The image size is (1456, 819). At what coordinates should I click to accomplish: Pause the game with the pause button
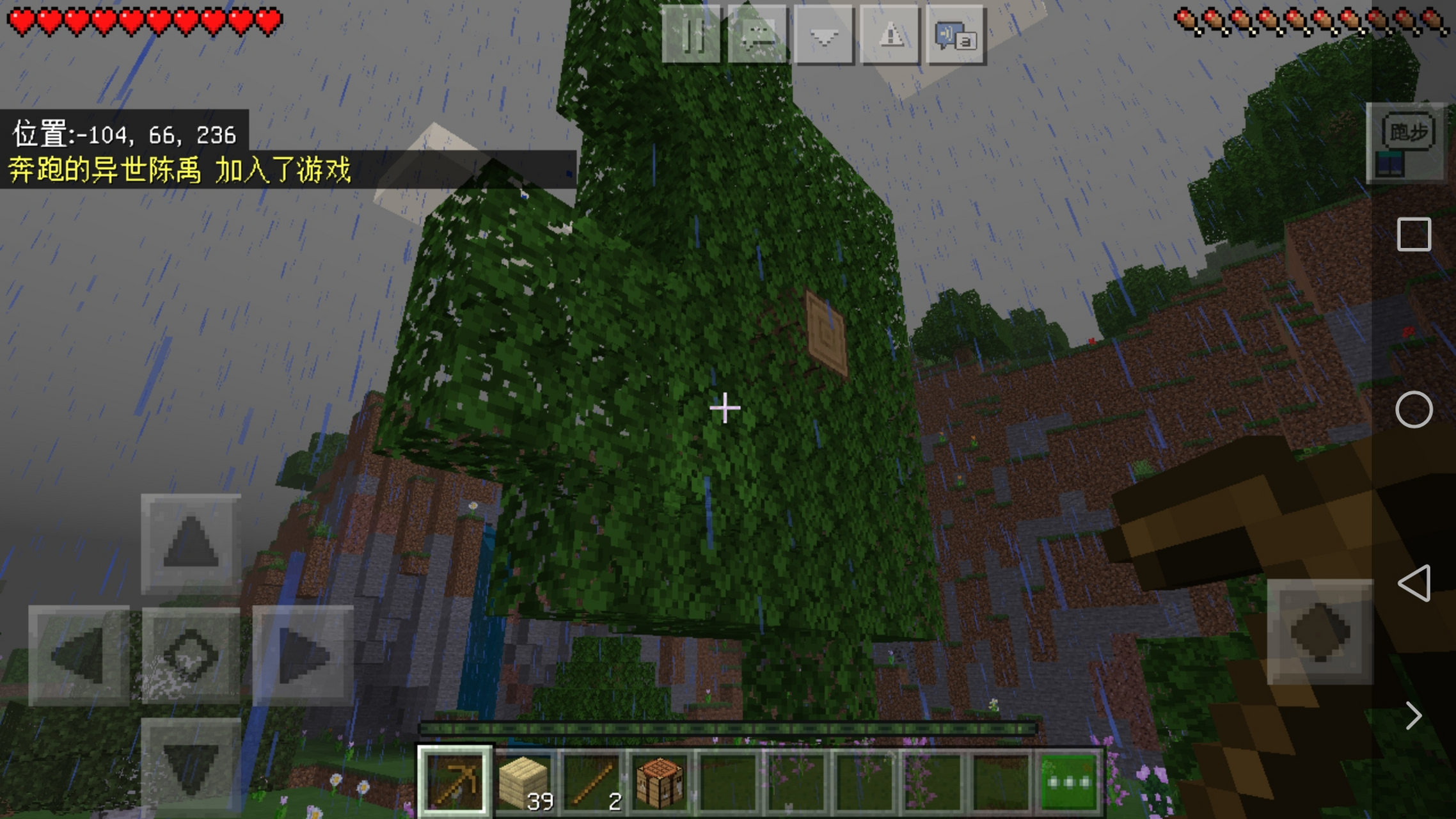point(691,35)
